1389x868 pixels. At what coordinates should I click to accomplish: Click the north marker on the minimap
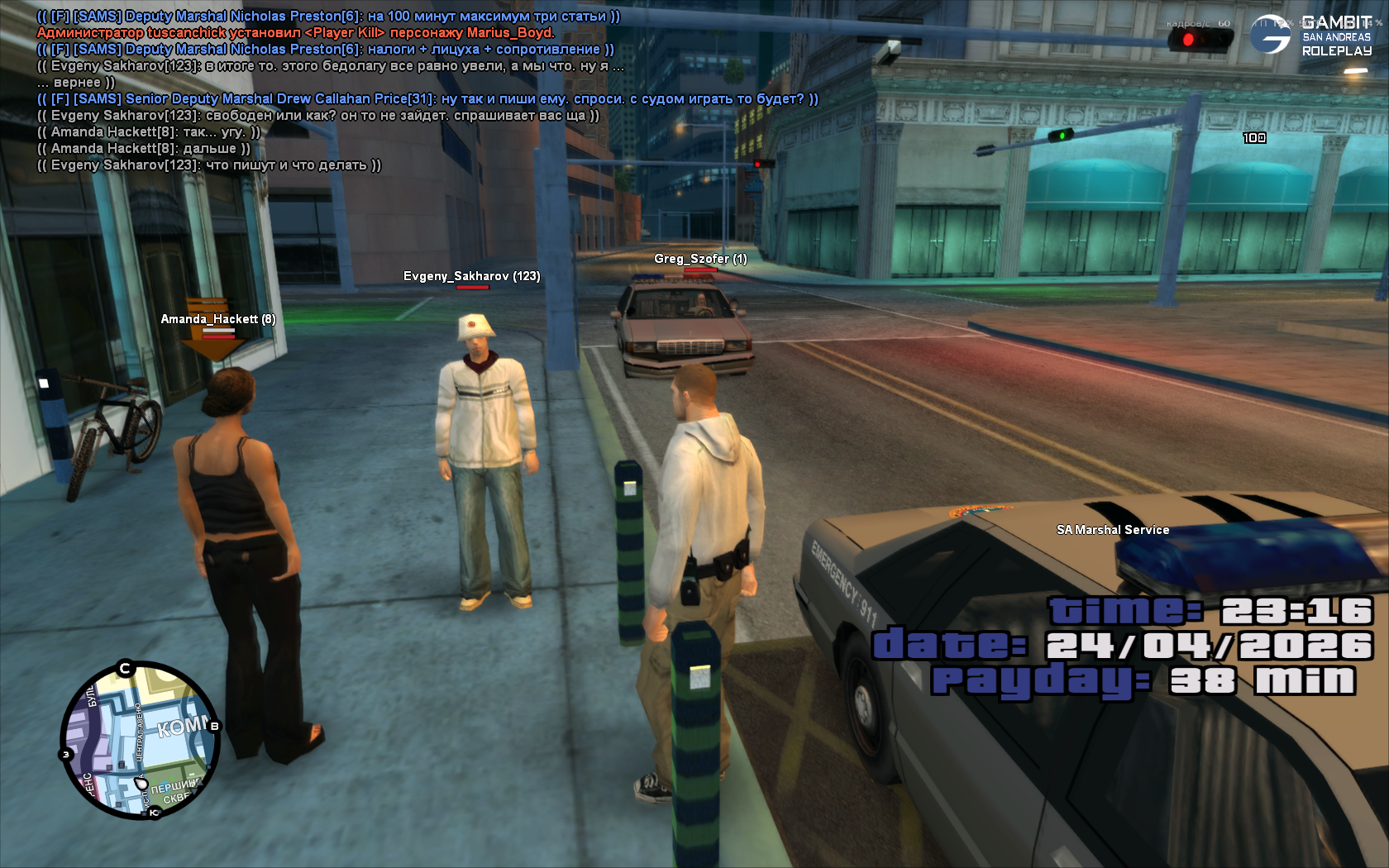click(x=125, y=668)
